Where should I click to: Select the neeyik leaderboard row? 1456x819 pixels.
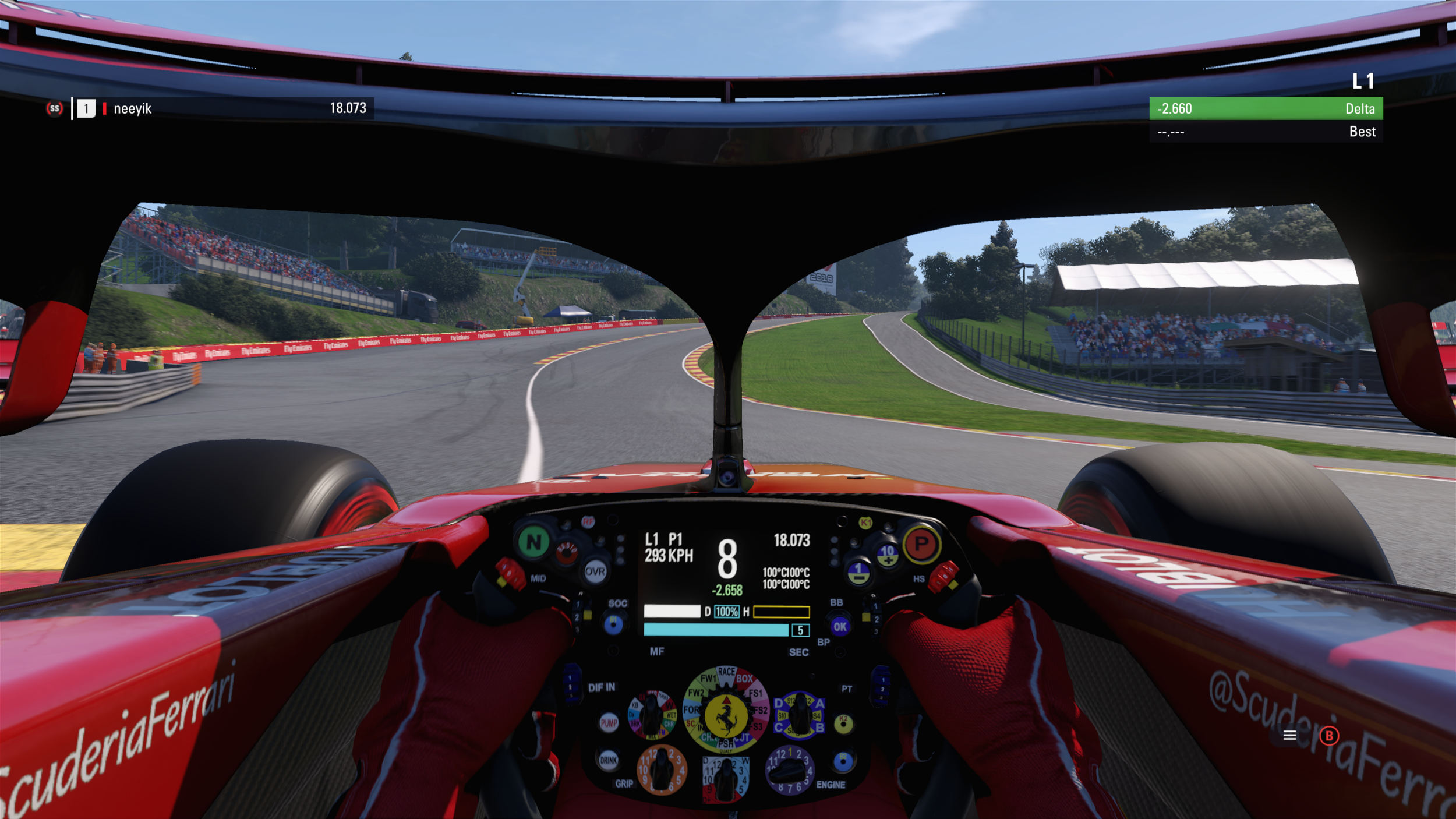pyautogui.click(x=221, y=108)
